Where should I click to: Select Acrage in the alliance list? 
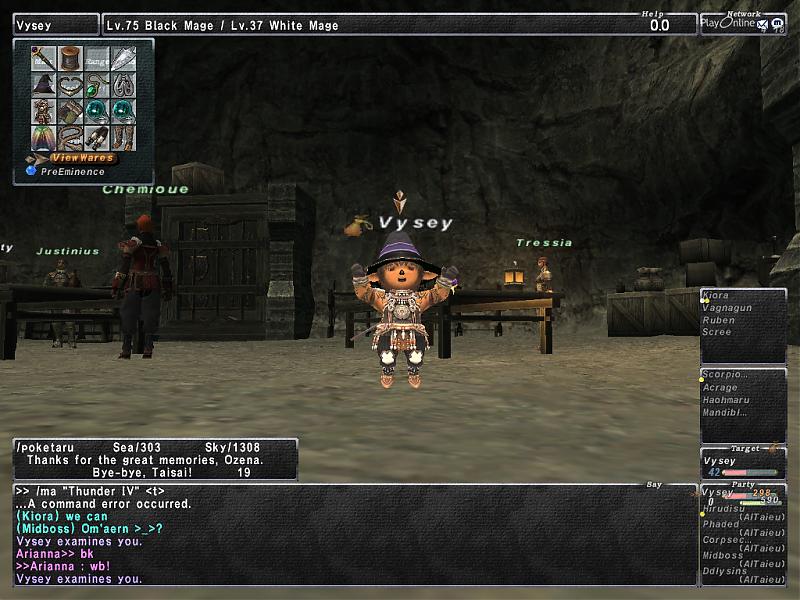click(720, 388)
